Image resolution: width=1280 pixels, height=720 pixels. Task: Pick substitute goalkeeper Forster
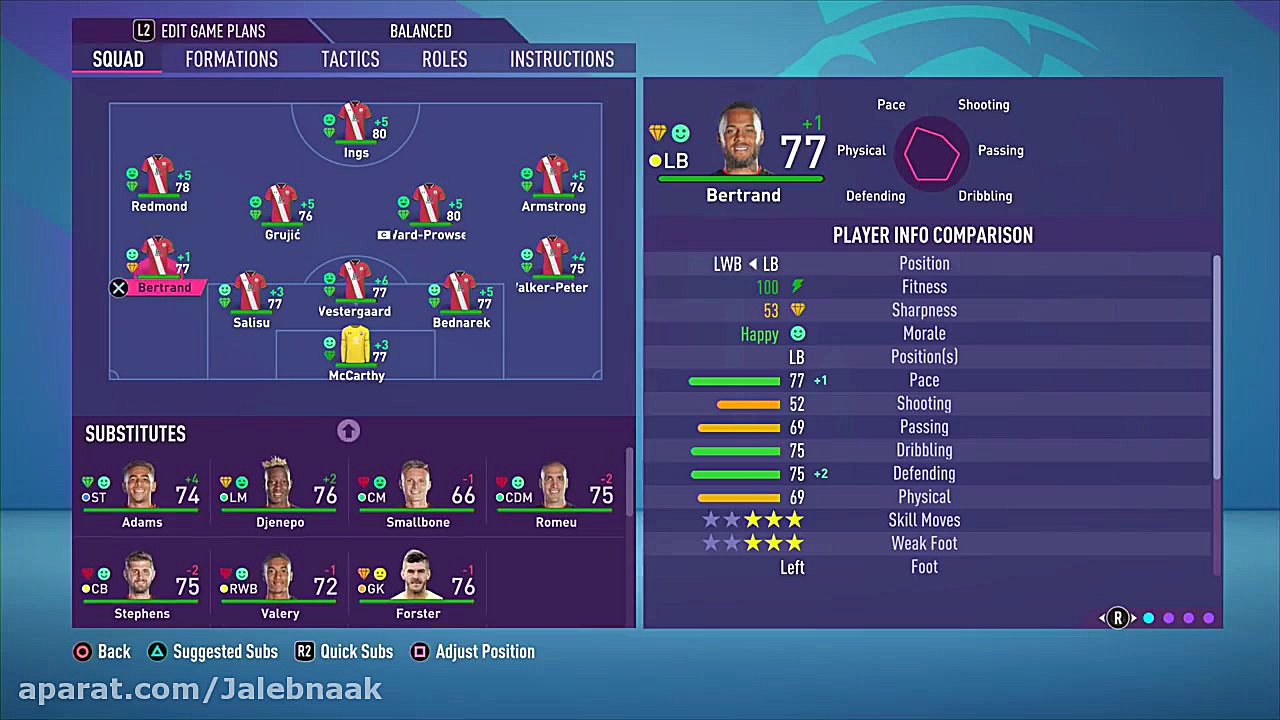[417, 581]
